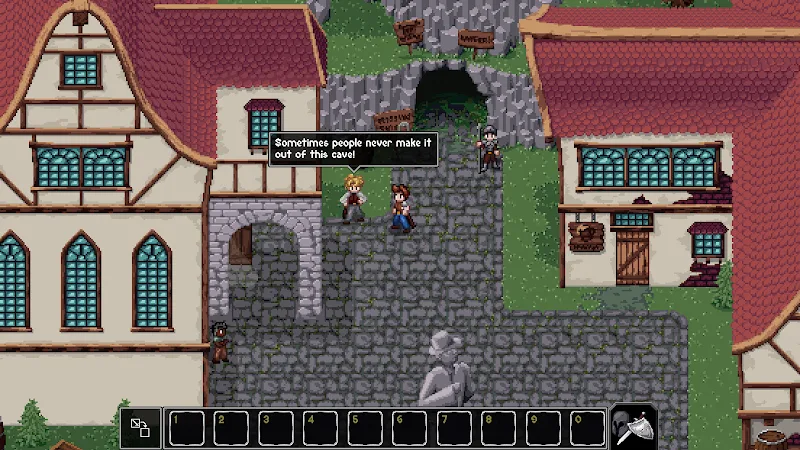Image resolution: width=800 pixels, height=450 pixels.
Task: Click the swap icon left of the hotbar
Action: tap(140, 428)
